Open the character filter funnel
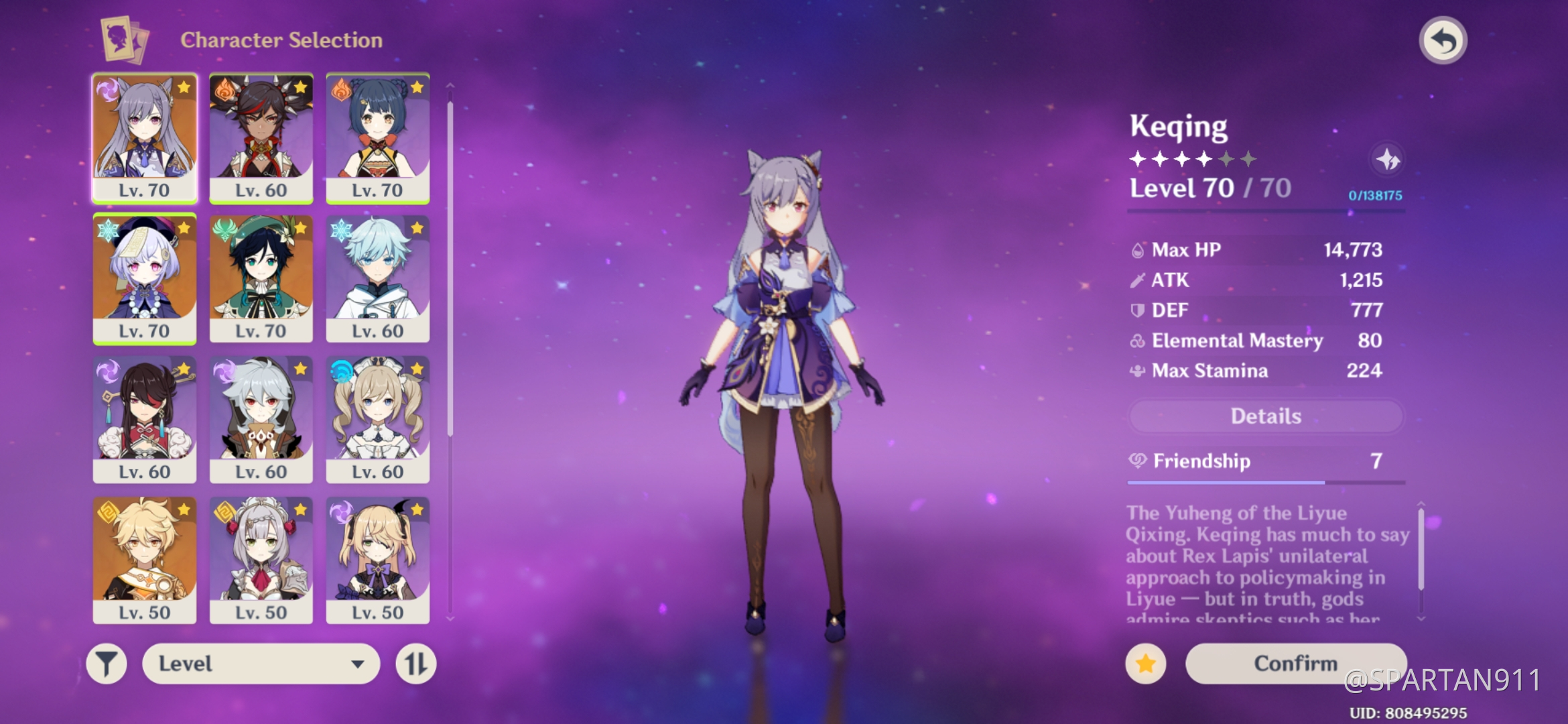The height and width of the screenshot is (724, 1568). coord(107,664)
